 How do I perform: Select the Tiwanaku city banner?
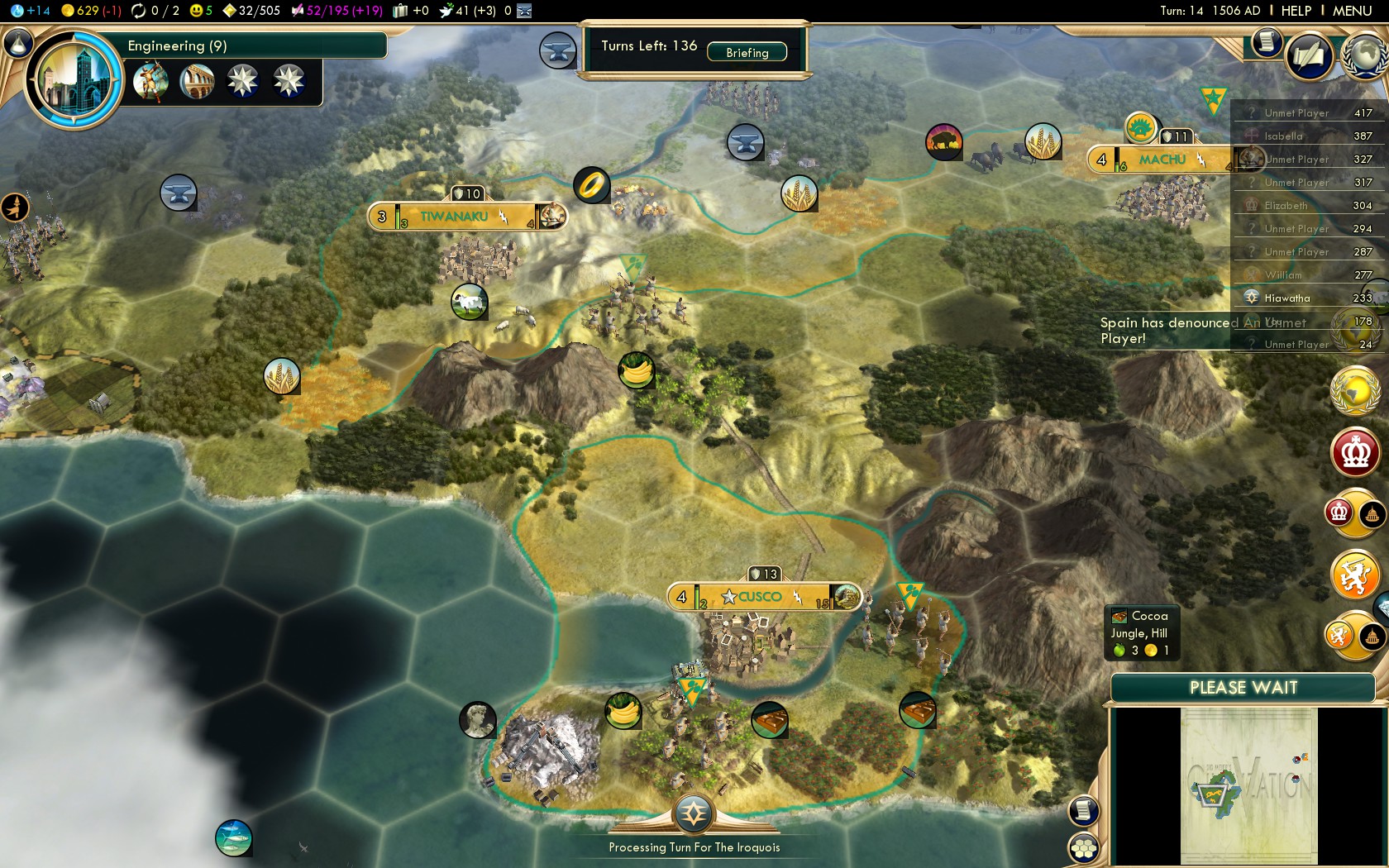point(454,217)
